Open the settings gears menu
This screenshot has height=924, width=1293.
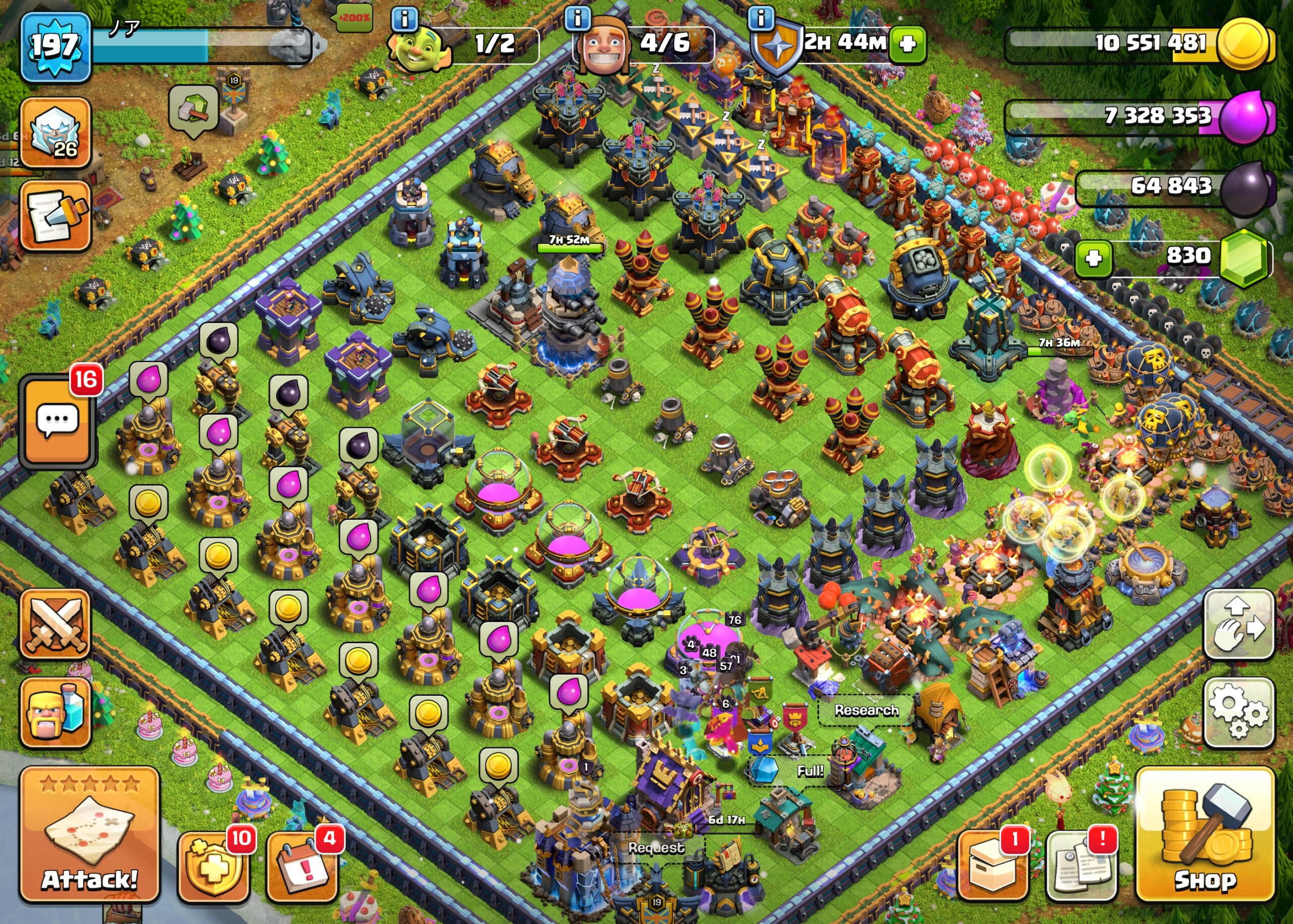point(1238,713)
